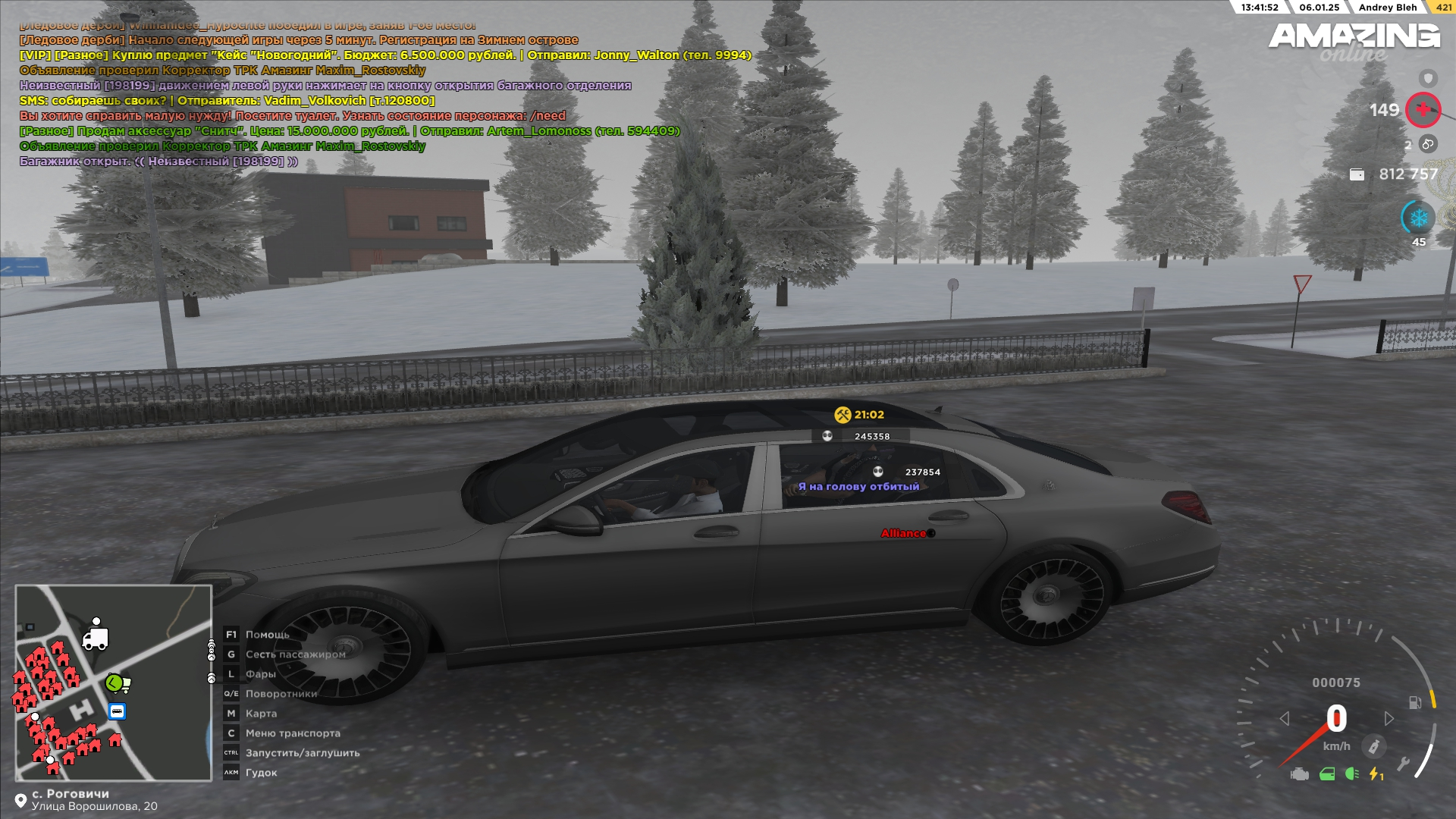The image size is (1456, 819).
Task: Click Artem_Lomonos' Снитч sale ad in chat
Action: pos(349,131)
